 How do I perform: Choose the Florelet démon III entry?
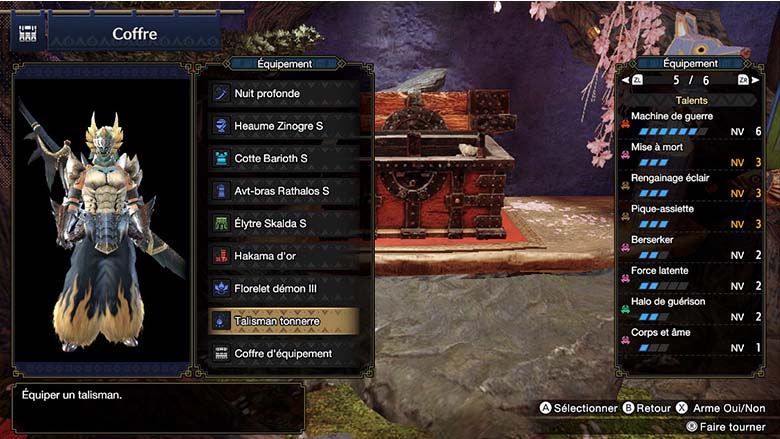point(284,288)
